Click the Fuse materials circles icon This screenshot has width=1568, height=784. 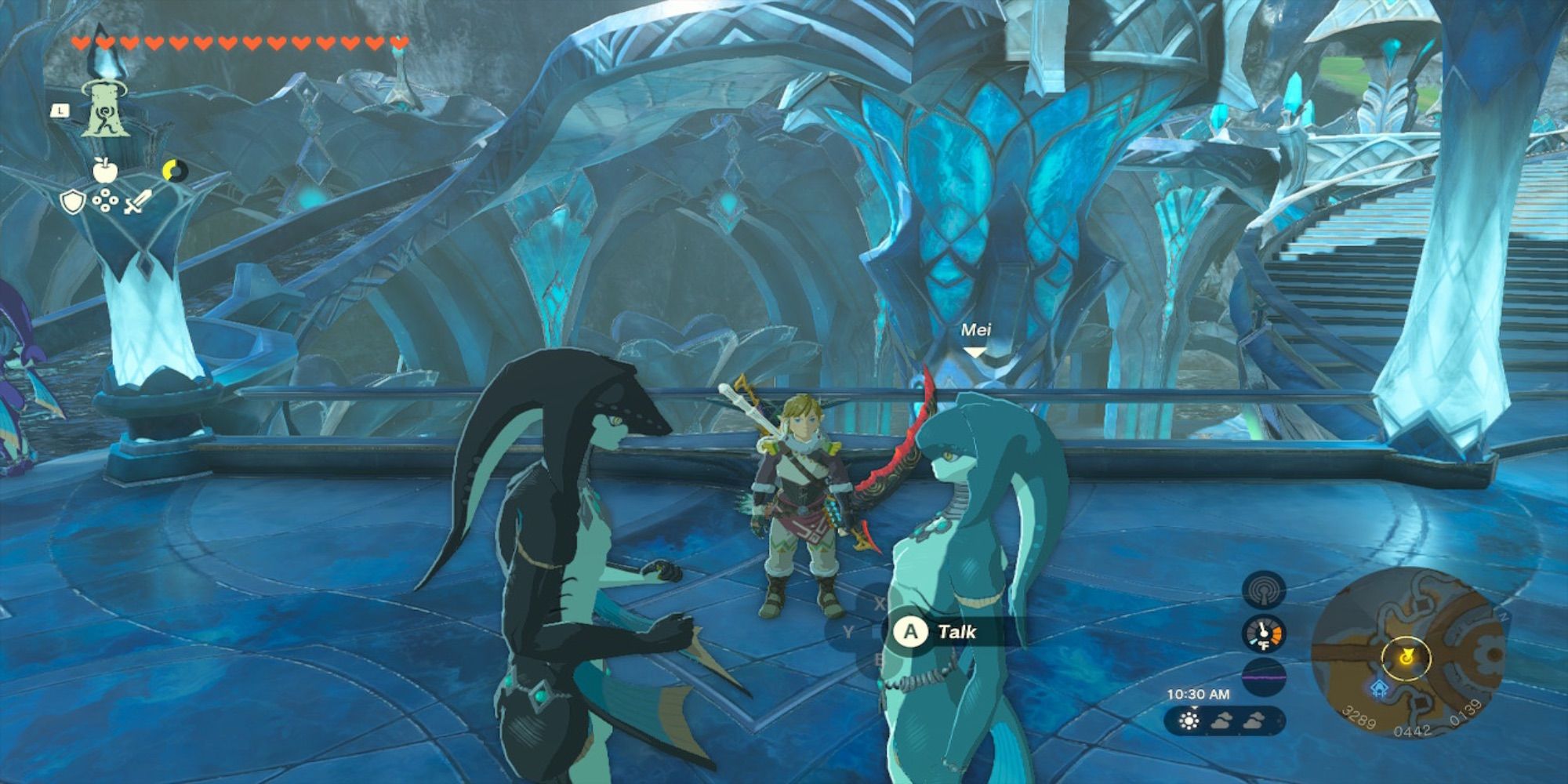[105, 200]
